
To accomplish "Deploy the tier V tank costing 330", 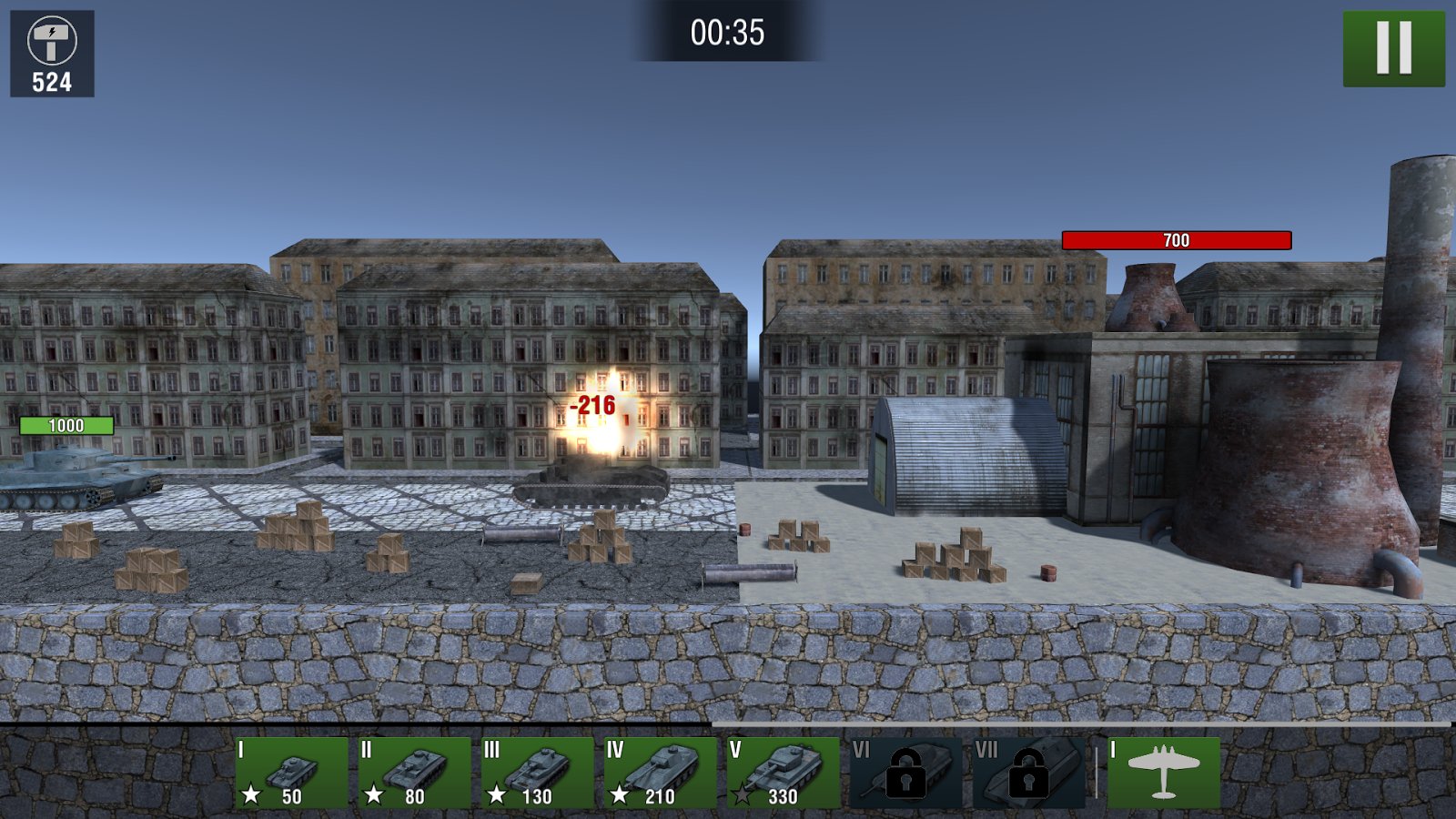I will [783, 773].
